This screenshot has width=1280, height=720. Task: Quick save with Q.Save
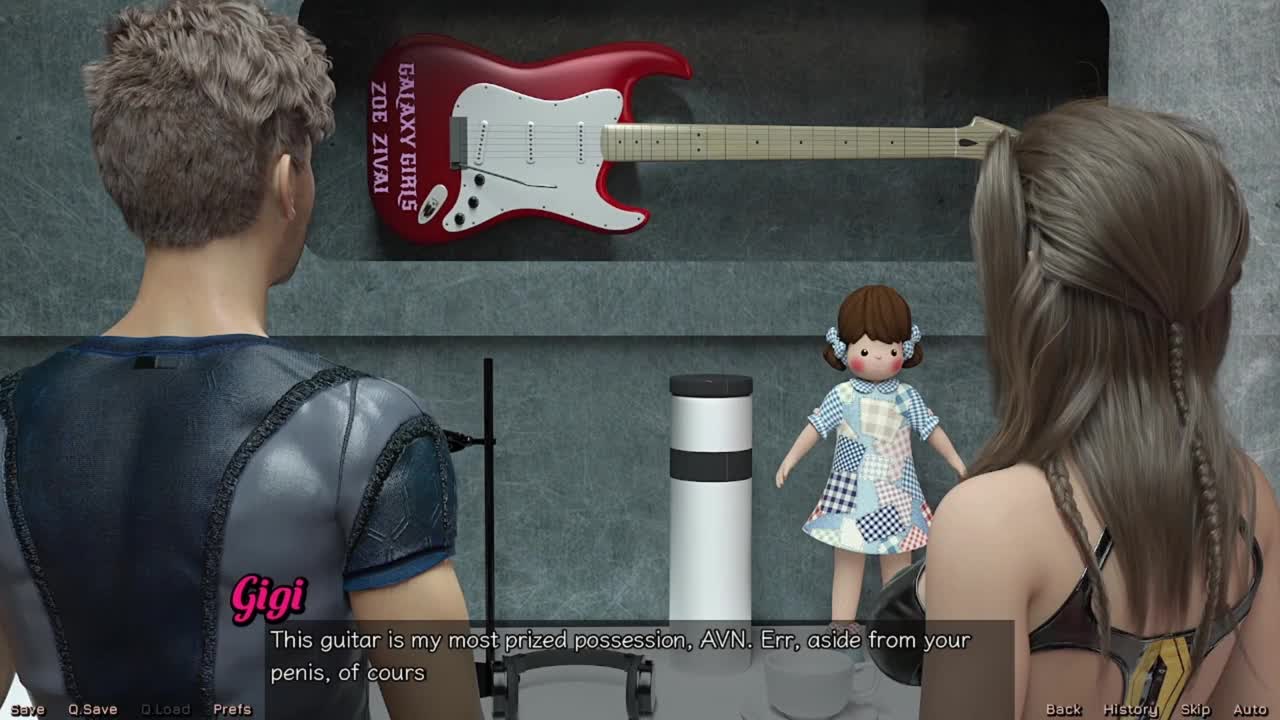click(92, 709)
